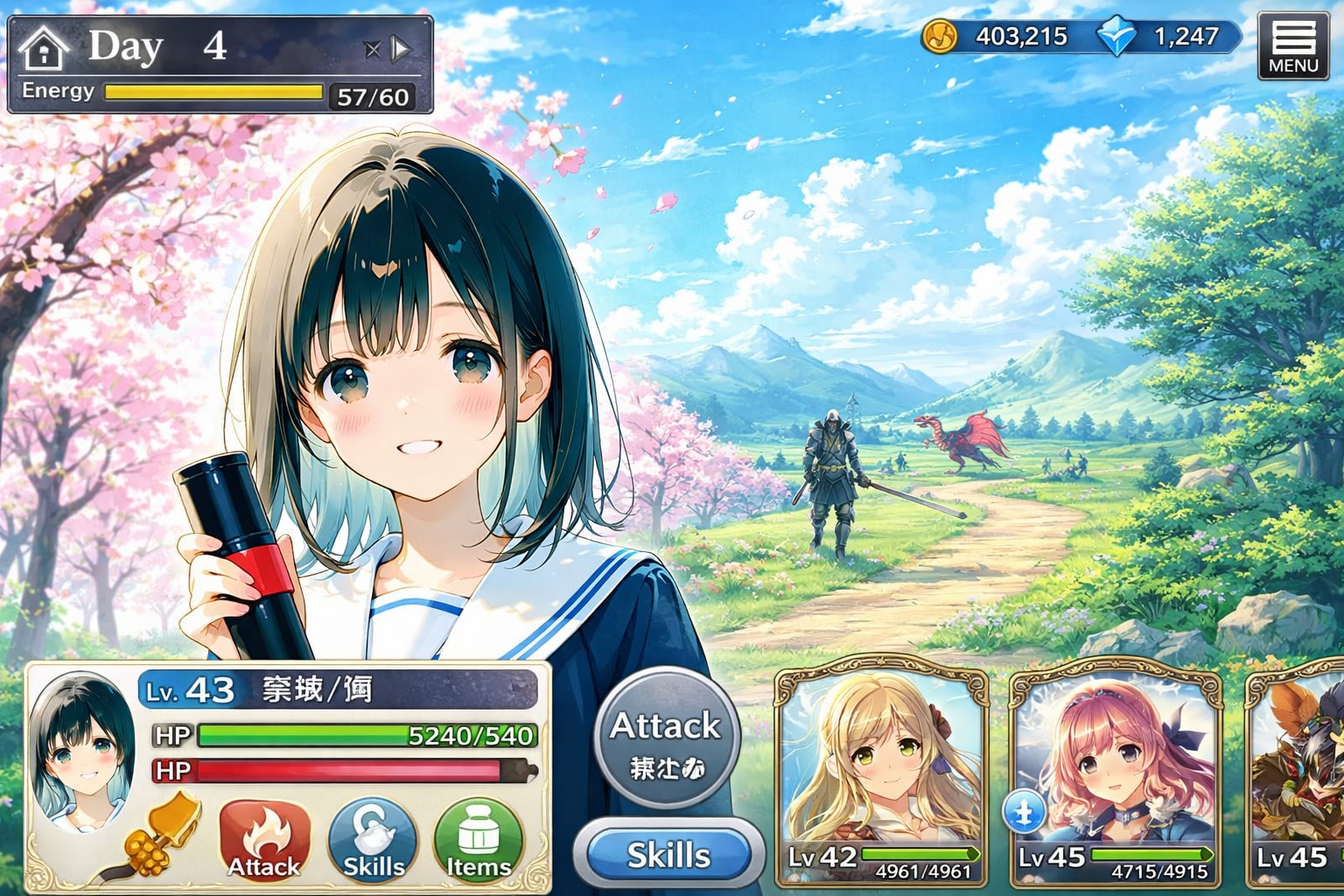Click the home icon beside Day 4
Screen dimensions: 1344x896
pos(44,48)
